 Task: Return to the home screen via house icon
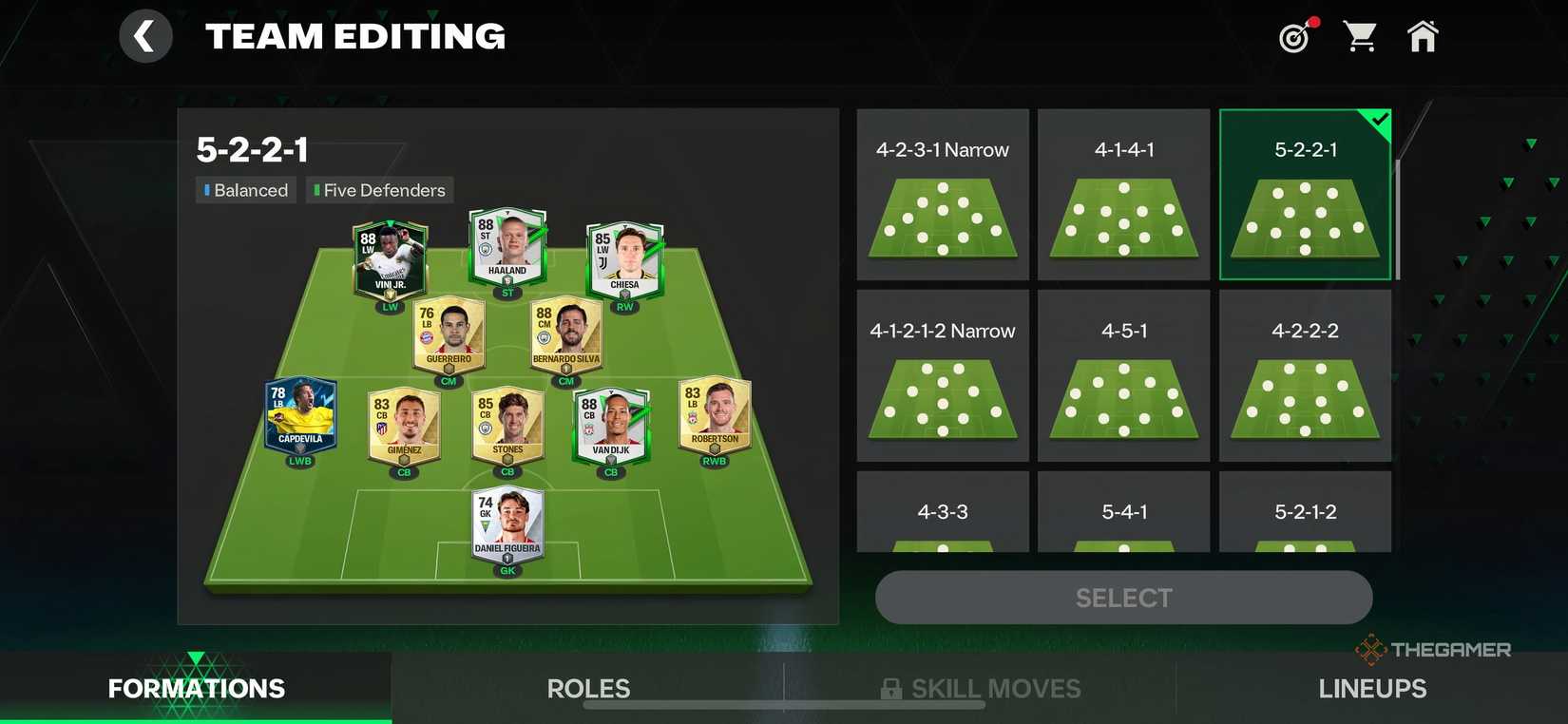tap(1423, 34)
